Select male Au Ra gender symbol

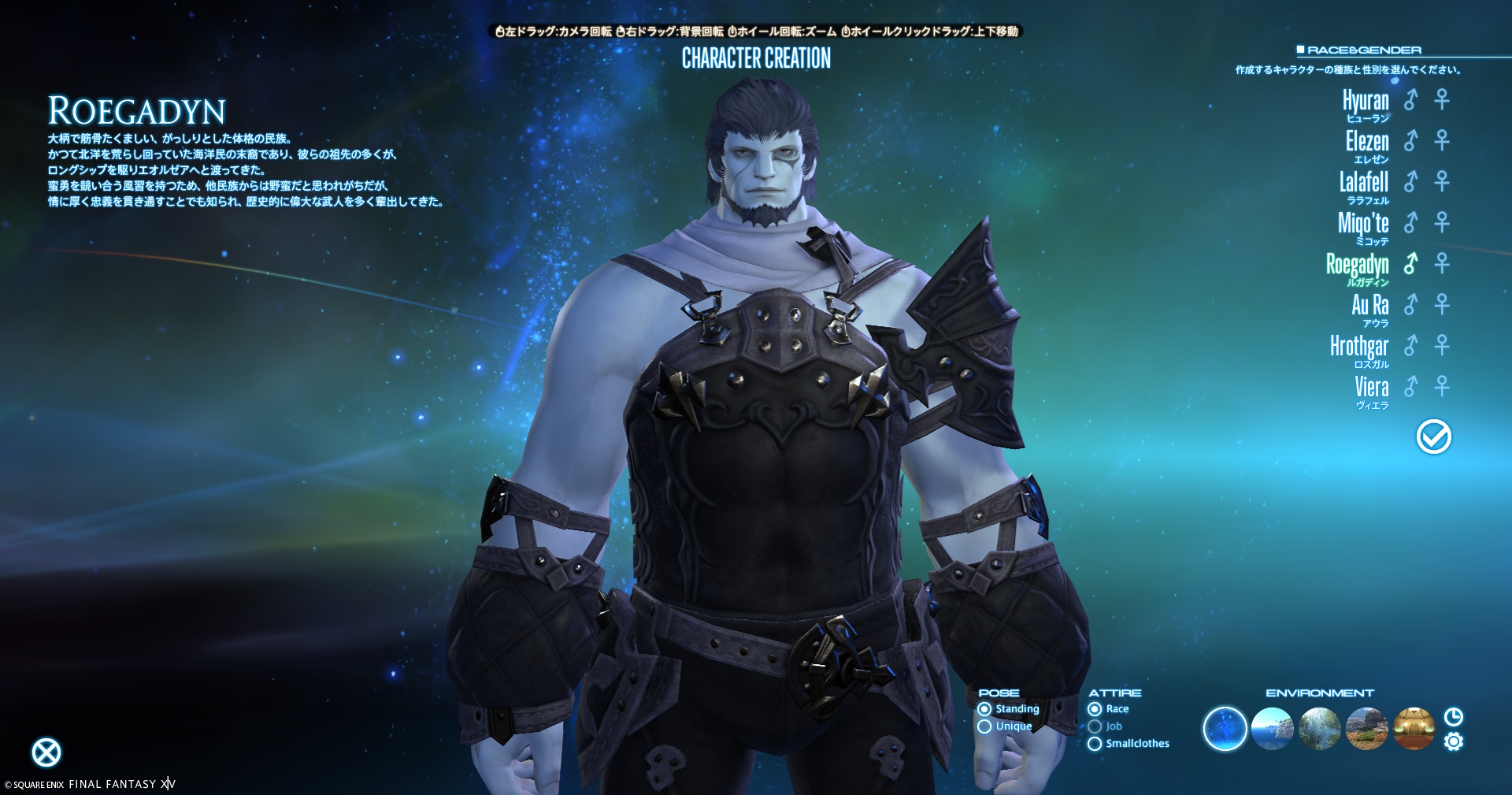tap(1411, 304)
